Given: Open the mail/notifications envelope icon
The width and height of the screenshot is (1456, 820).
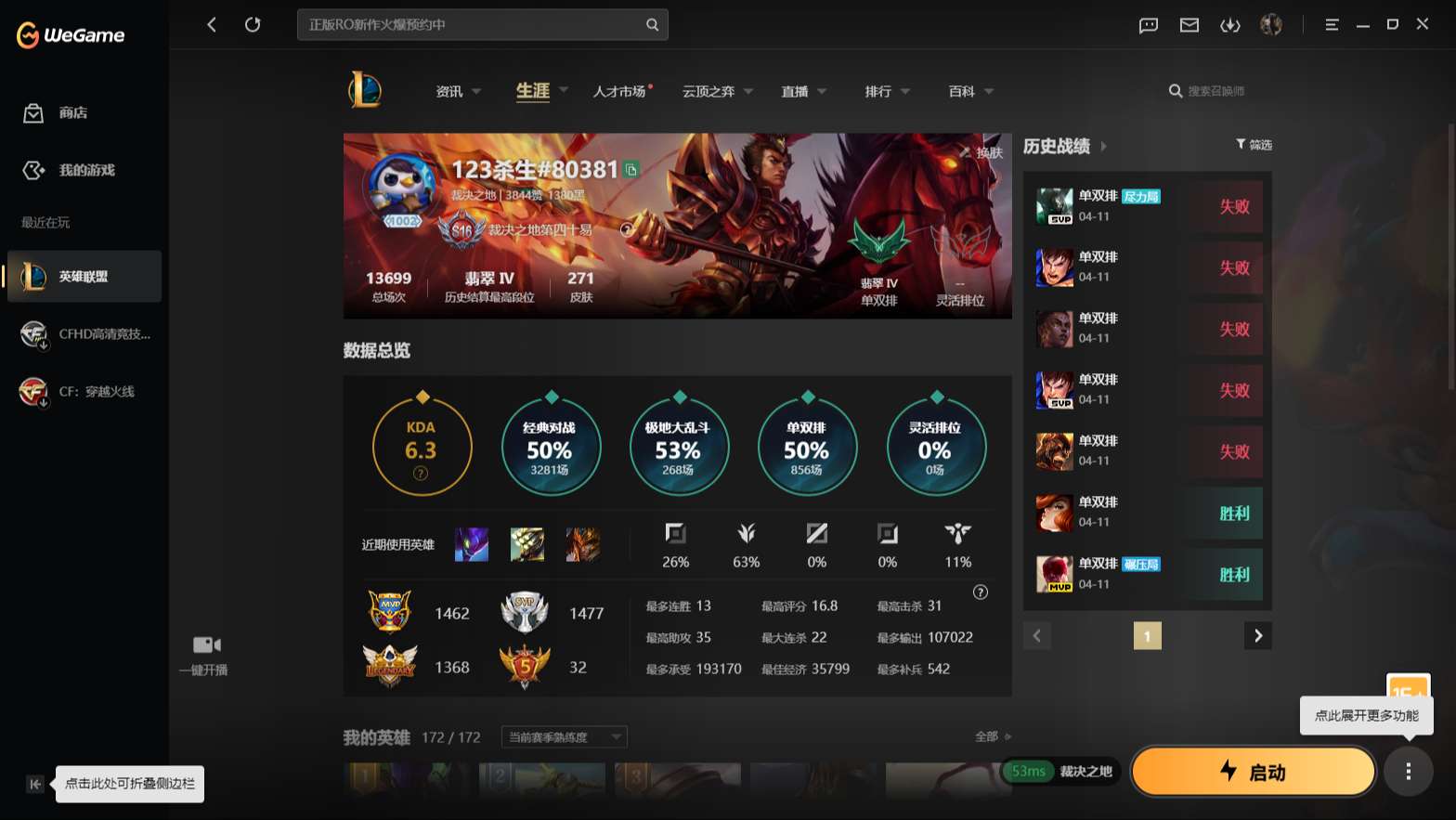Looking at the screenshot, I should 1189,25.
